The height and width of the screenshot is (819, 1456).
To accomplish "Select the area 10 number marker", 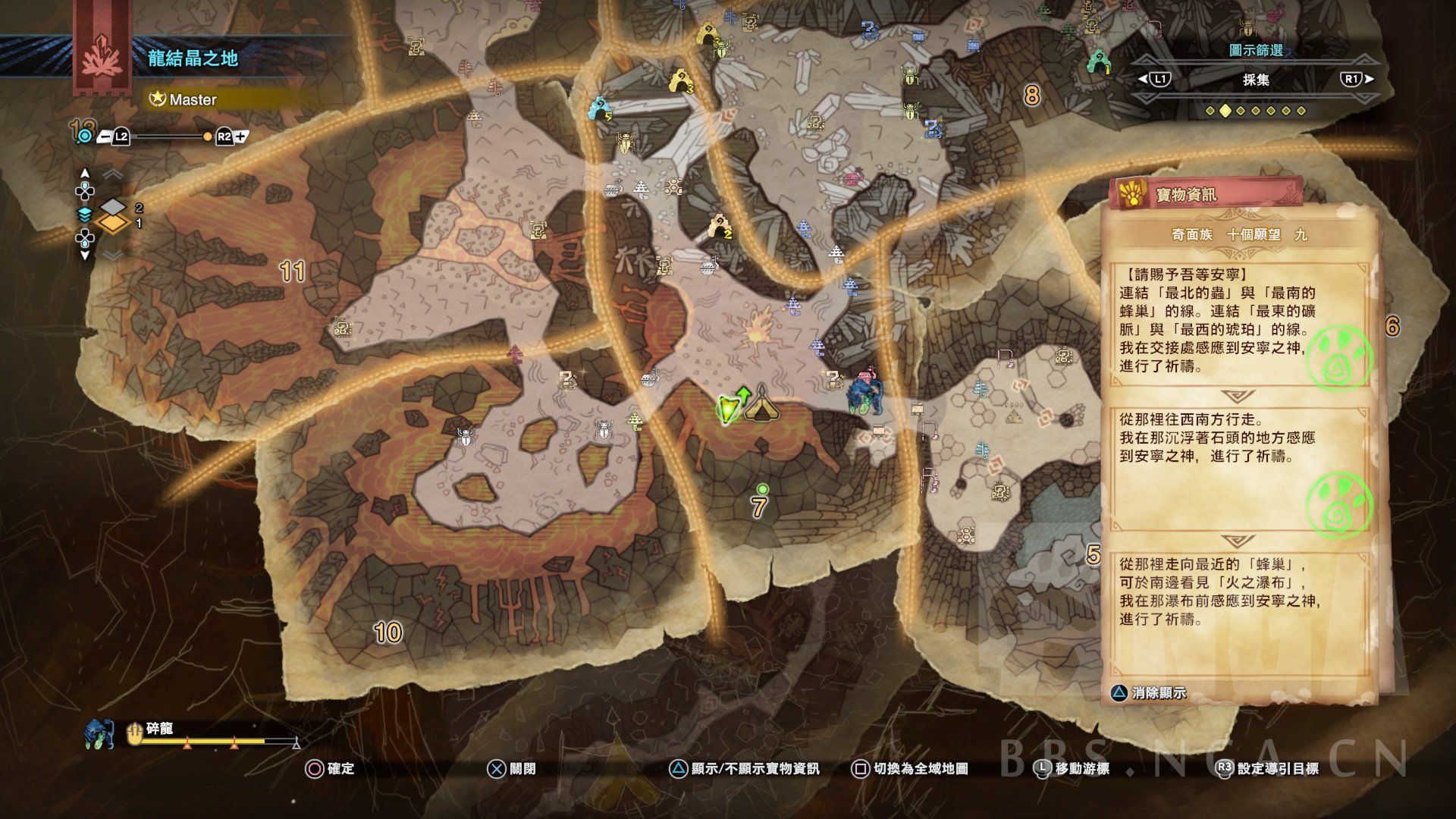I will click(x=388, y=632).
